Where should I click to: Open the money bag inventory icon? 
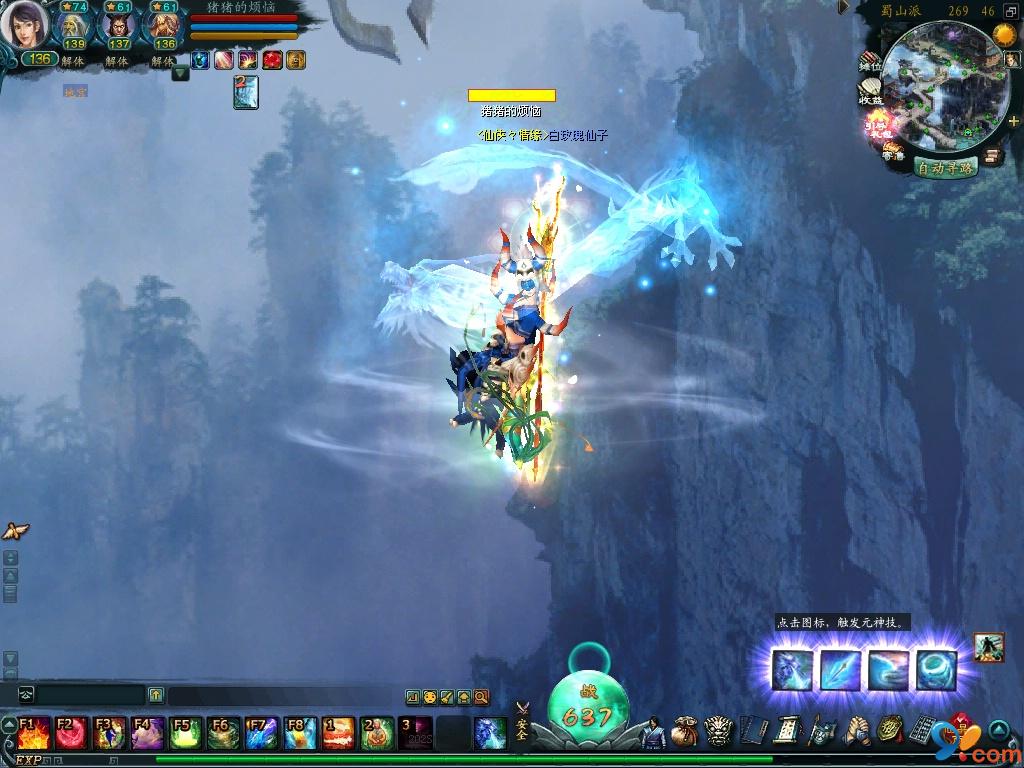click(x=685, y=732)
